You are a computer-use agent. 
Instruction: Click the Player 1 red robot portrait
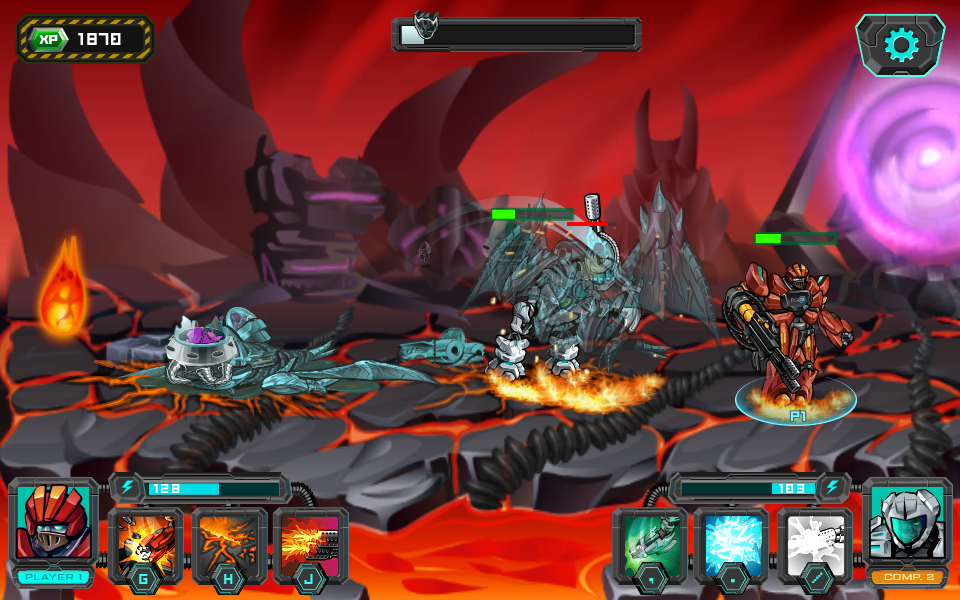54,524
